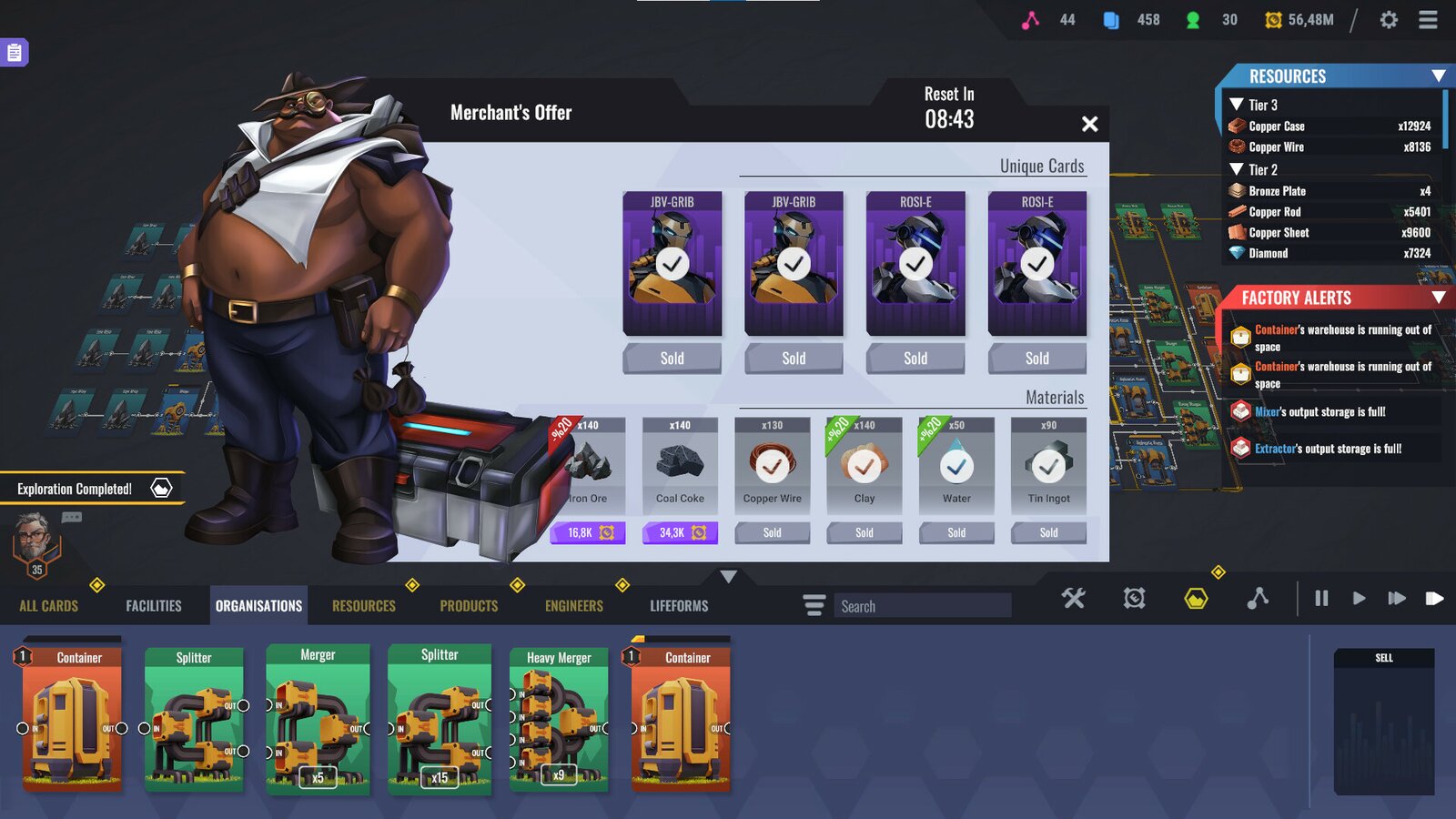The image size is (1456, 819).
Task: Collapse the Tier 3 resource group
Action: coord(1239,105)
